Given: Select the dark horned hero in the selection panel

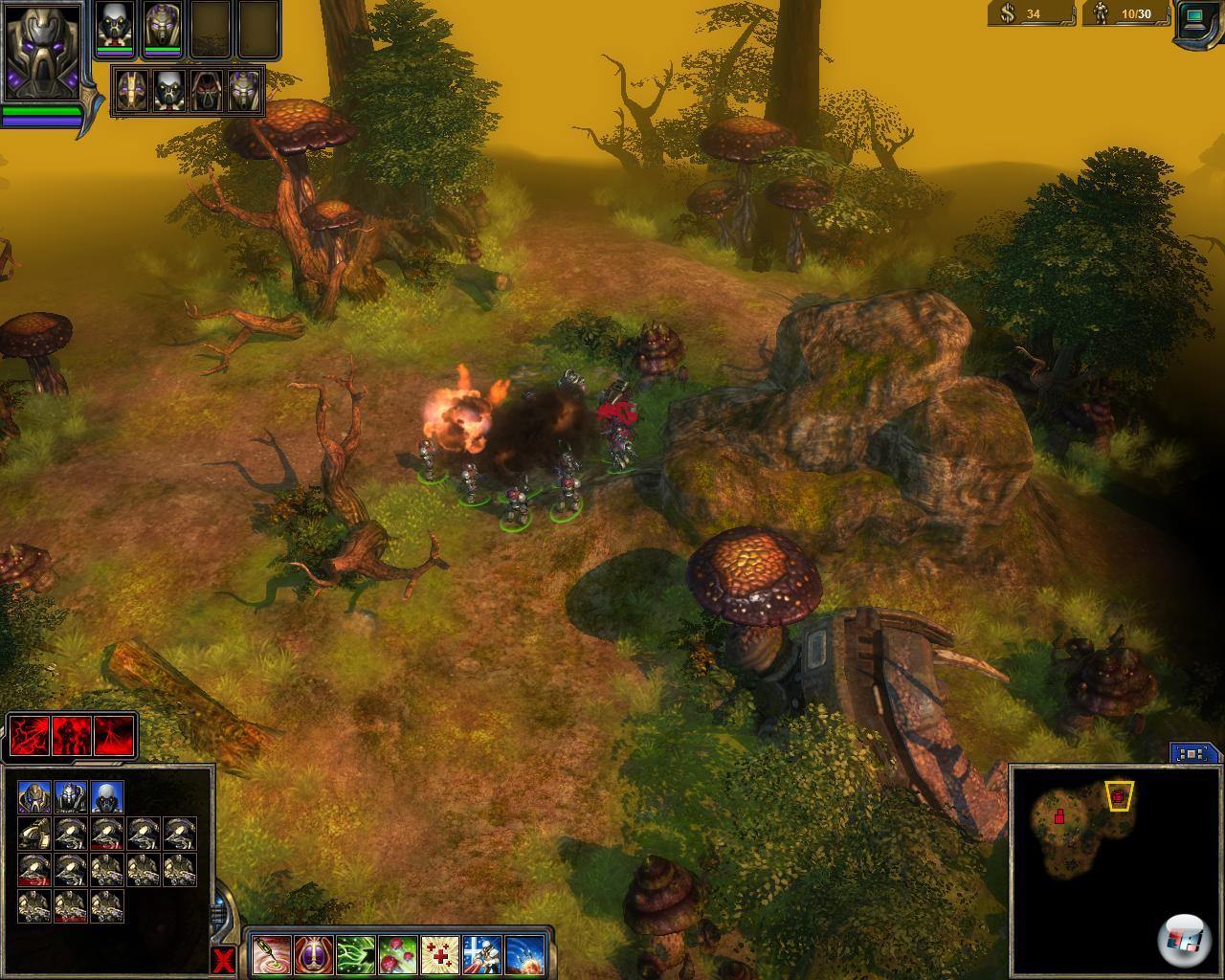Looking at the screenshot, I should click(x=71, y=797).
